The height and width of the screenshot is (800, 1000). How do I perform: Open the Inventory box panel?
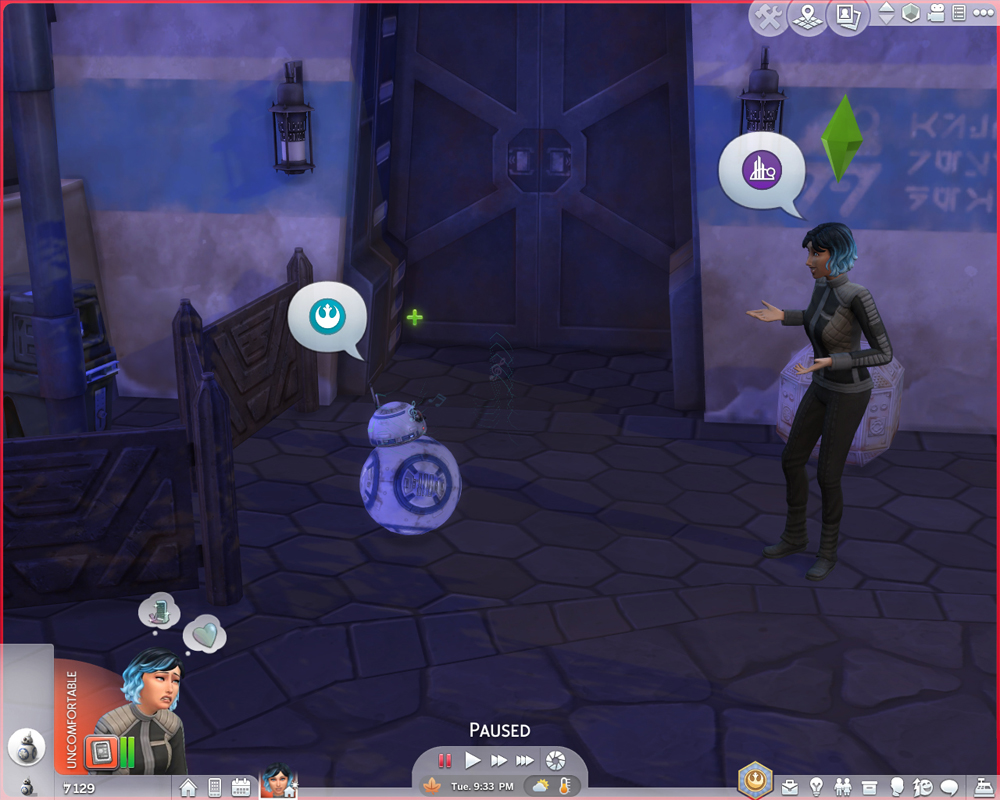[869, 787]
